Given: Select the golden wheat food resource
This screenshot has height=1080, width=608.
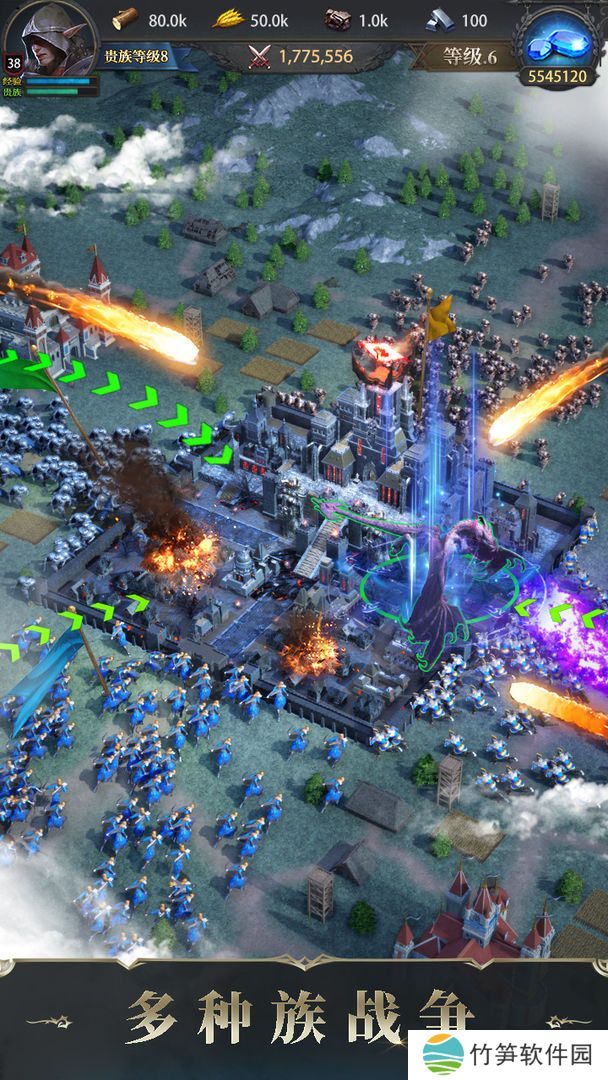Looking at the screenshot, I should 227,19.
